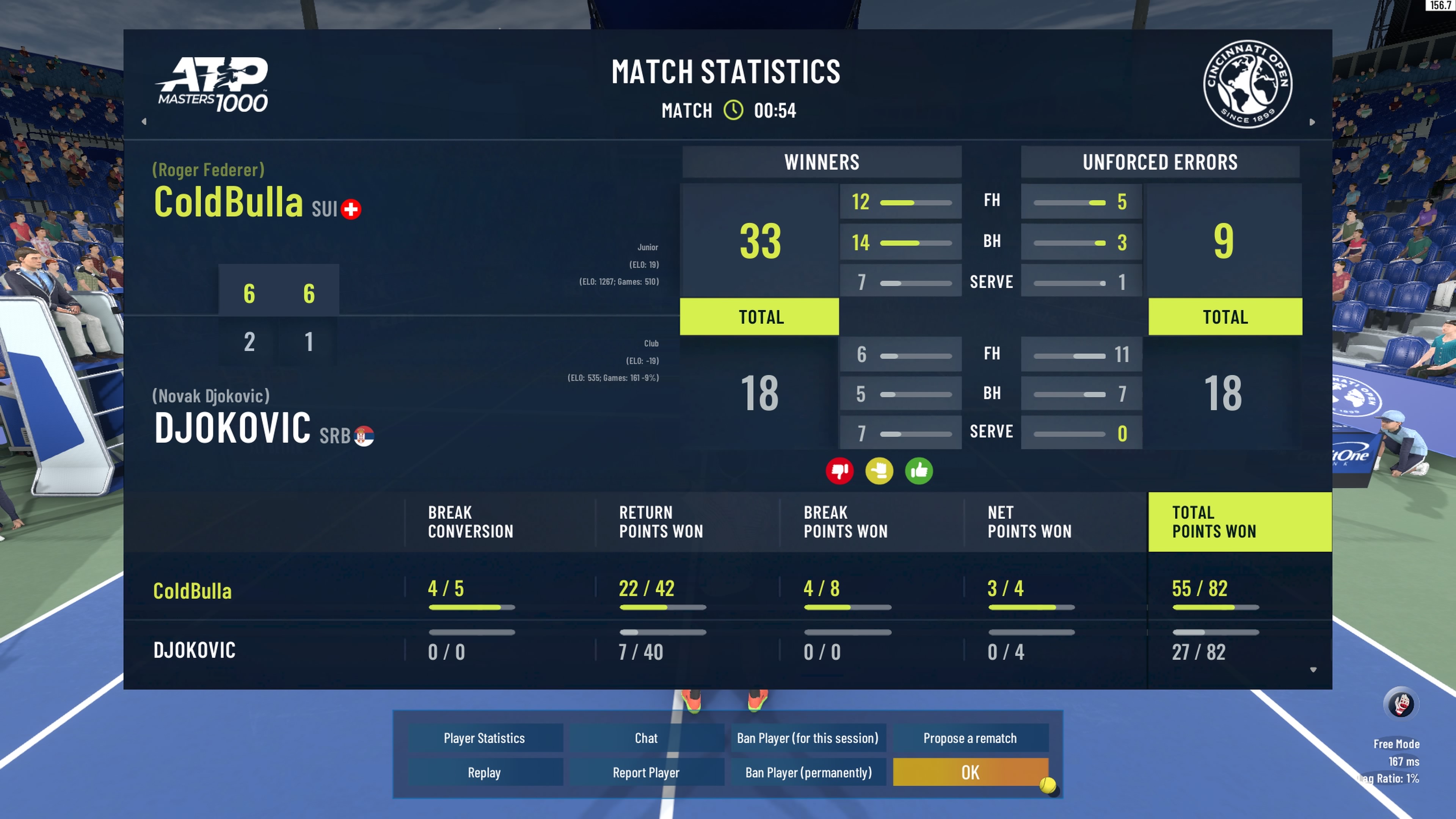Watch the match Replay
Screen dimensions: 1456x819
tap(485, 773)
